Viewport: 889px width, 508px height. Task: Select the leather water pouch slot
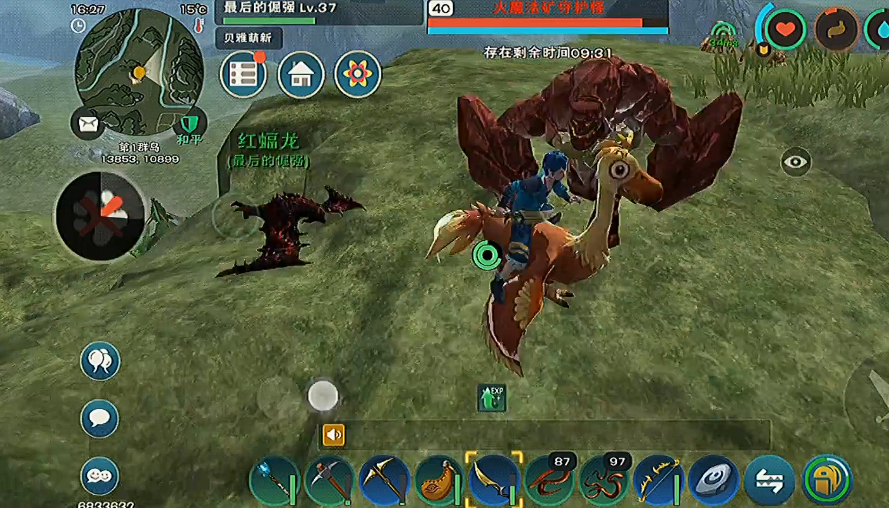(x=439, y=480)
